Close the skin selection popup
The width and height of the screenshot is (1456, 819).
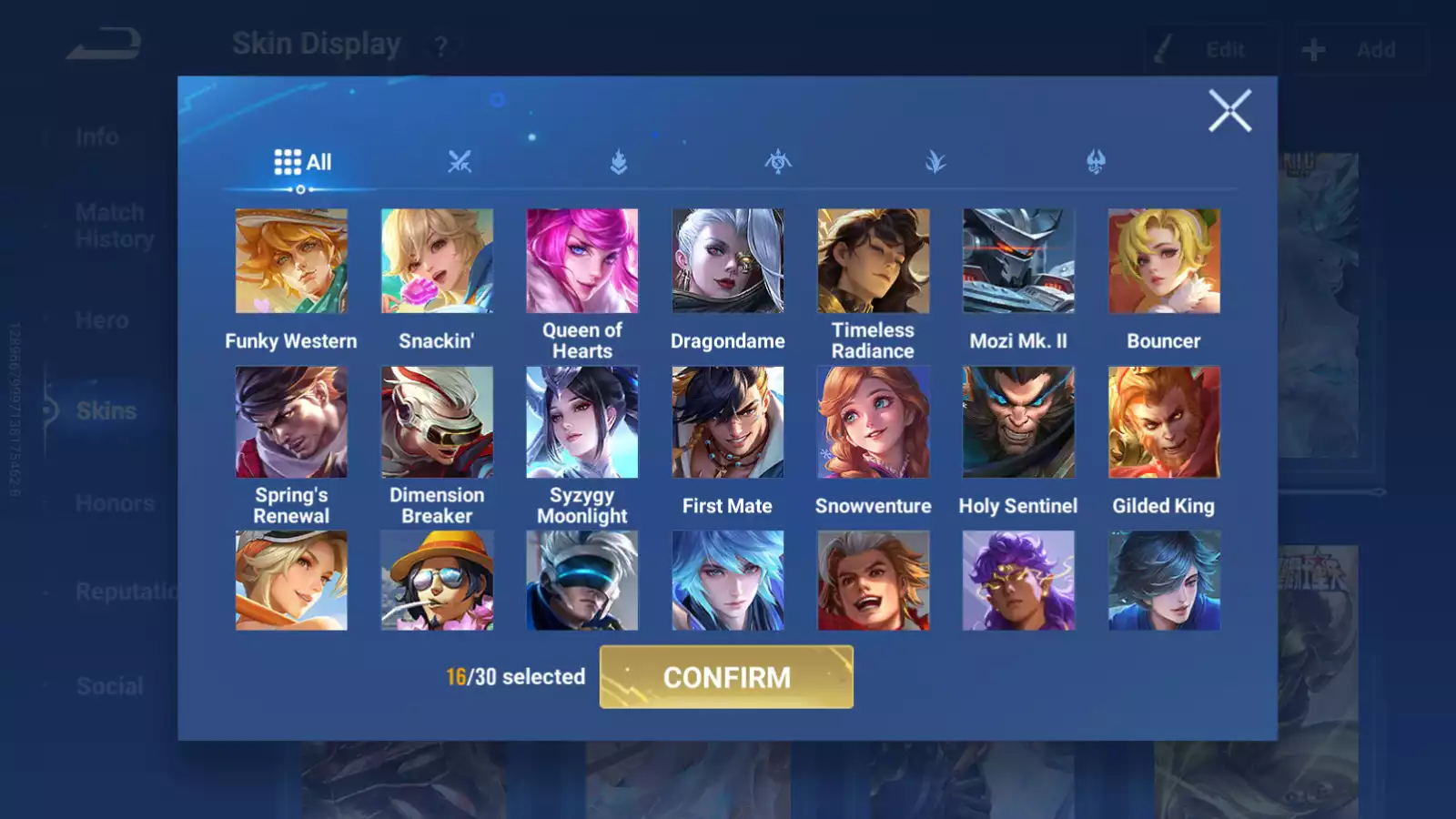tap(1229, 111)
